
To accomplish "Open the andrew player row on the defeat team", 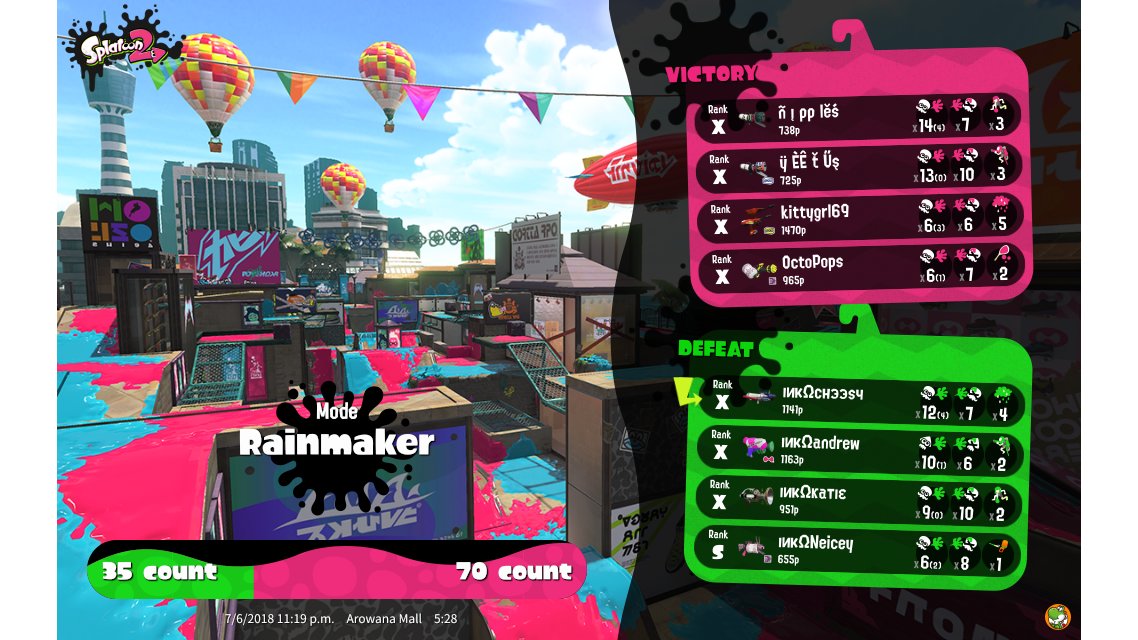I will tap(860, 449).
